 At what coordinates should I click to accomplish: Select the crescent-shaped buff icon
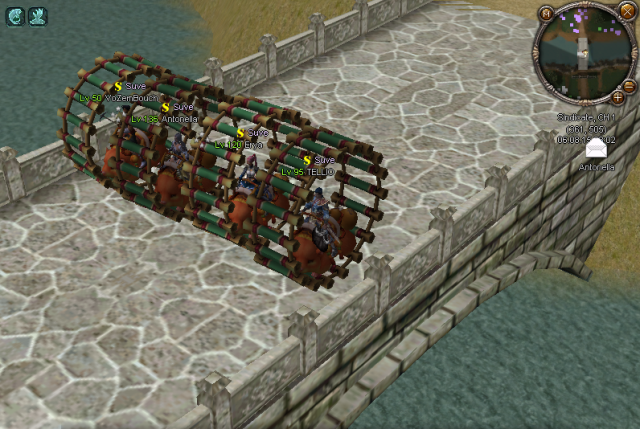(x=15, y=15)
